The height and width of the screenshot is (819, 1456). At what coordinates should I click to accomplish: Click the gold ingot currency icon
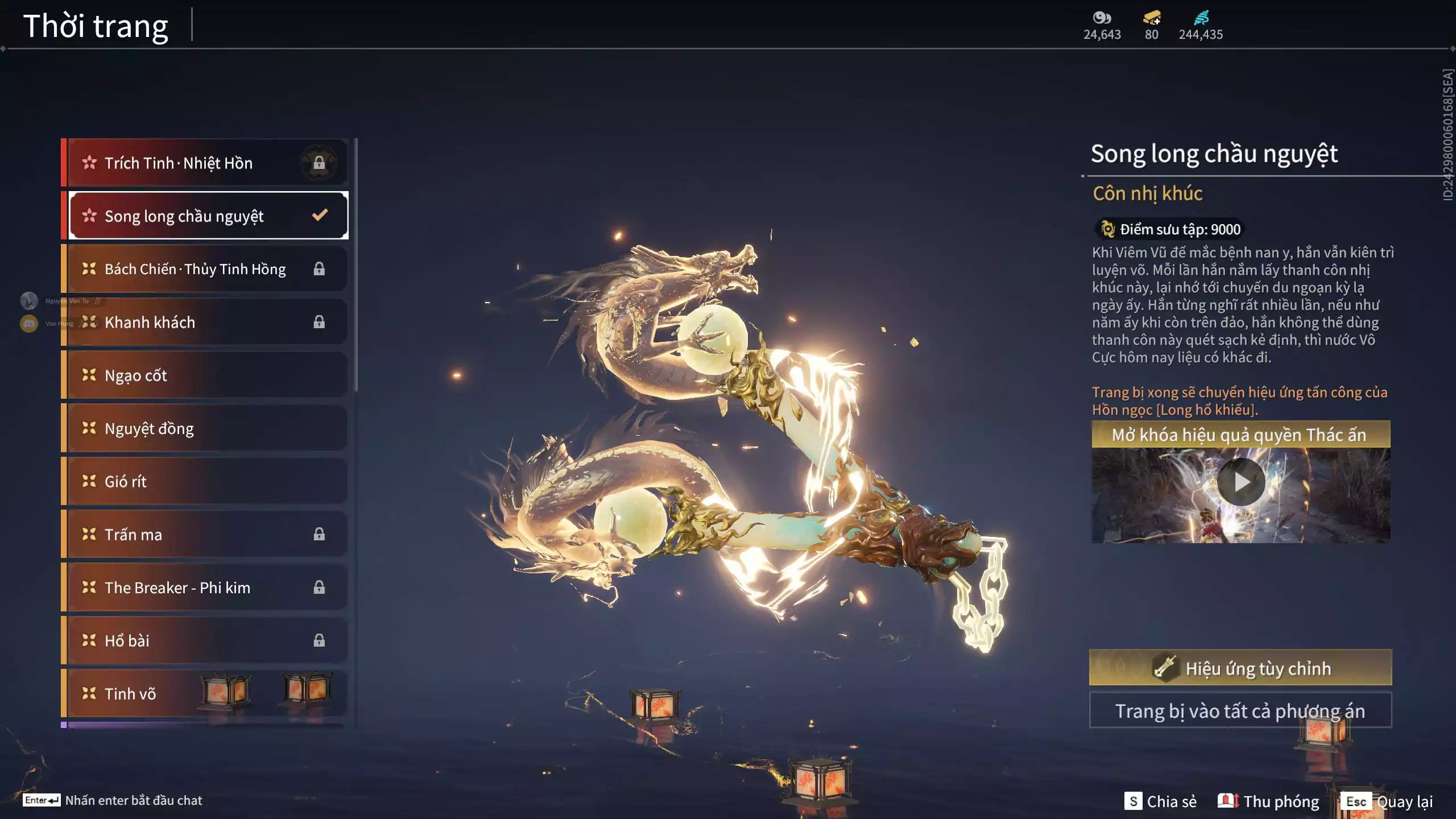coord(1152,18)
